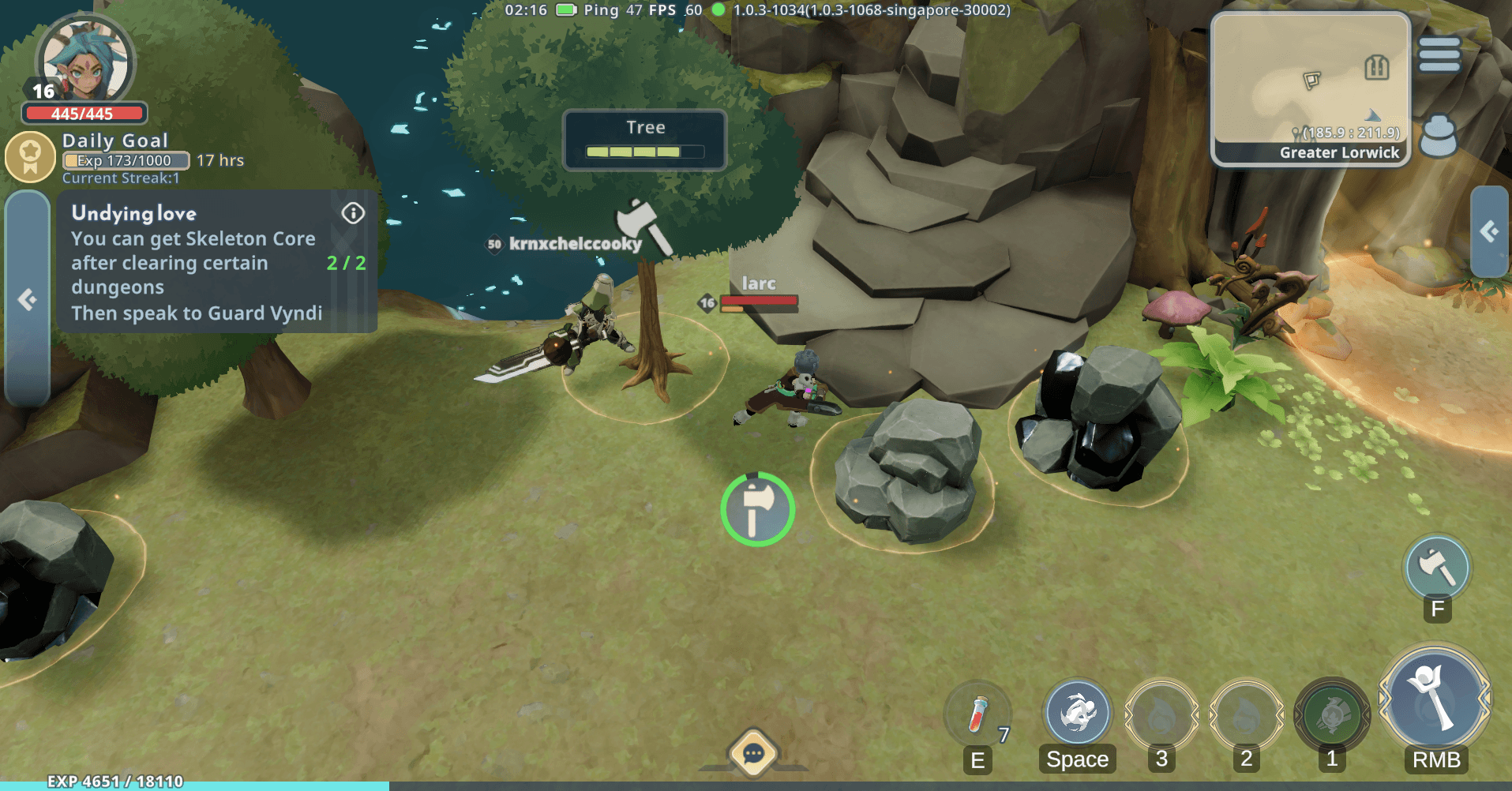Activate the Space dash ability
Viewport: 1512px width, 791px height.
1077,713
